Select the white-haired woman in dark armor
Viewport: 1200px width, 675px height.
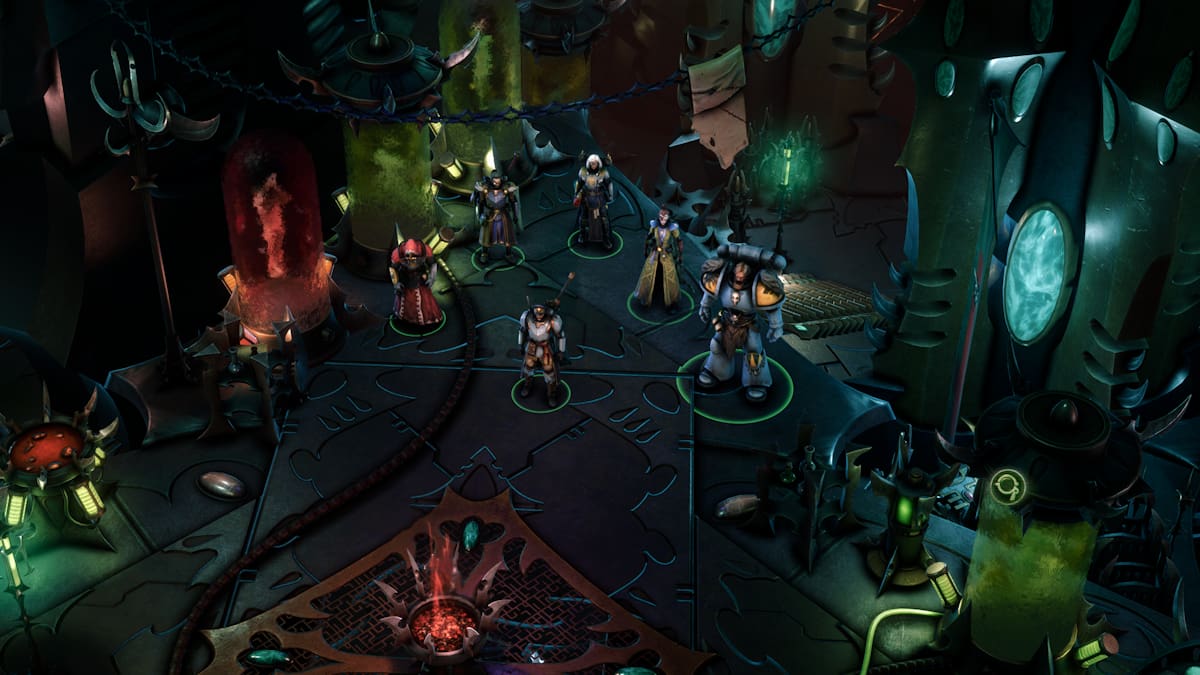tap(594, 205)
